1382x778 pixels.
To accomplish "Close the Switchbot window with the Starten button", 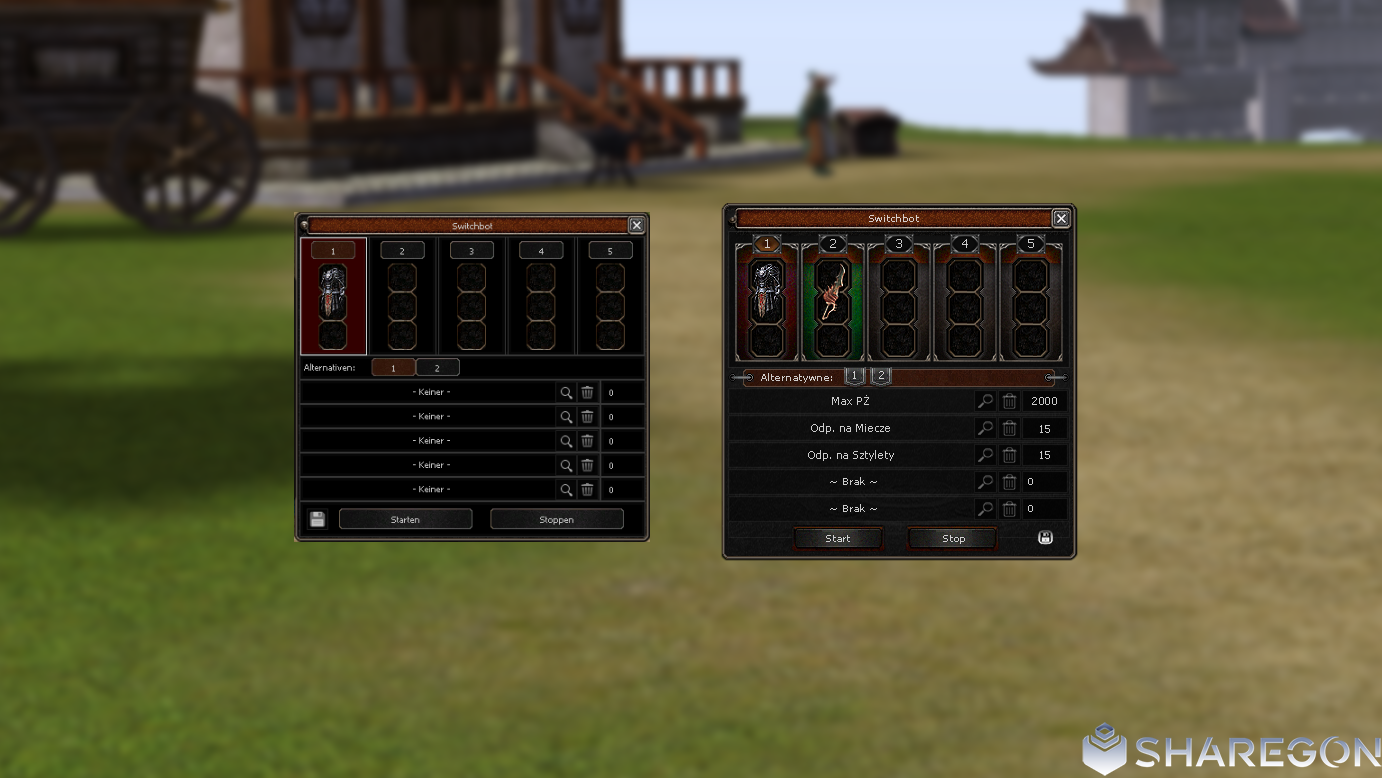I will [636, 225].
